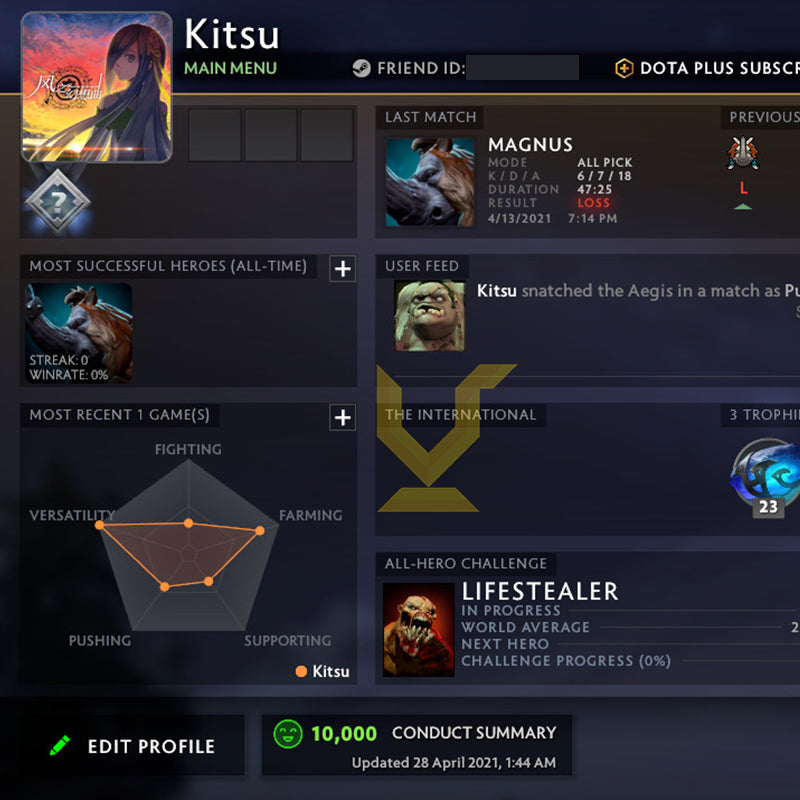Select the Magnus last match portrait
Viewport: 800px width, 800px height.
(x=430, y=182)
